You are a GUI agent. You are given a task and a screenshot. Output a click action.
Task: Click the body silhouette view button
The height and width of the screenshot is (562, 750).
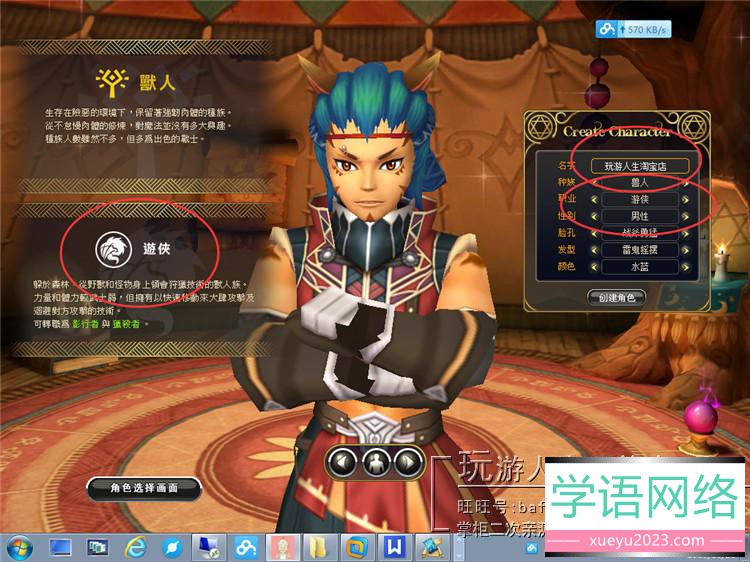376,461
